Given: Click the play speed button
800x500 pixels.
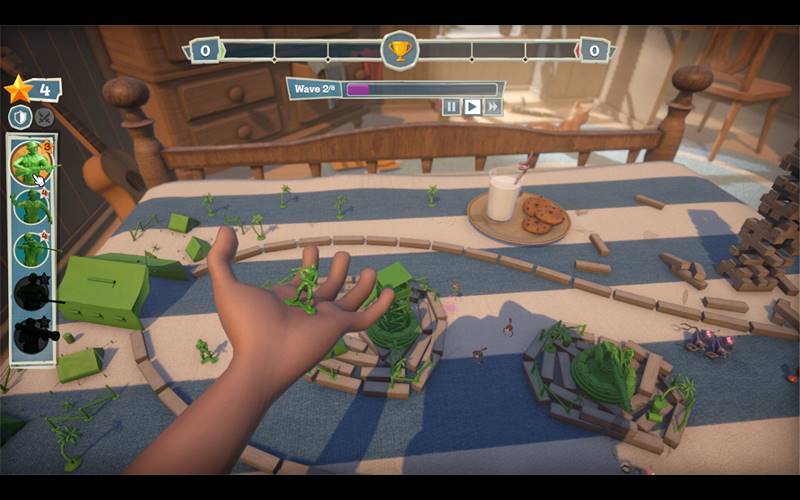Looking at the screenshot, I should click(472, 106).
